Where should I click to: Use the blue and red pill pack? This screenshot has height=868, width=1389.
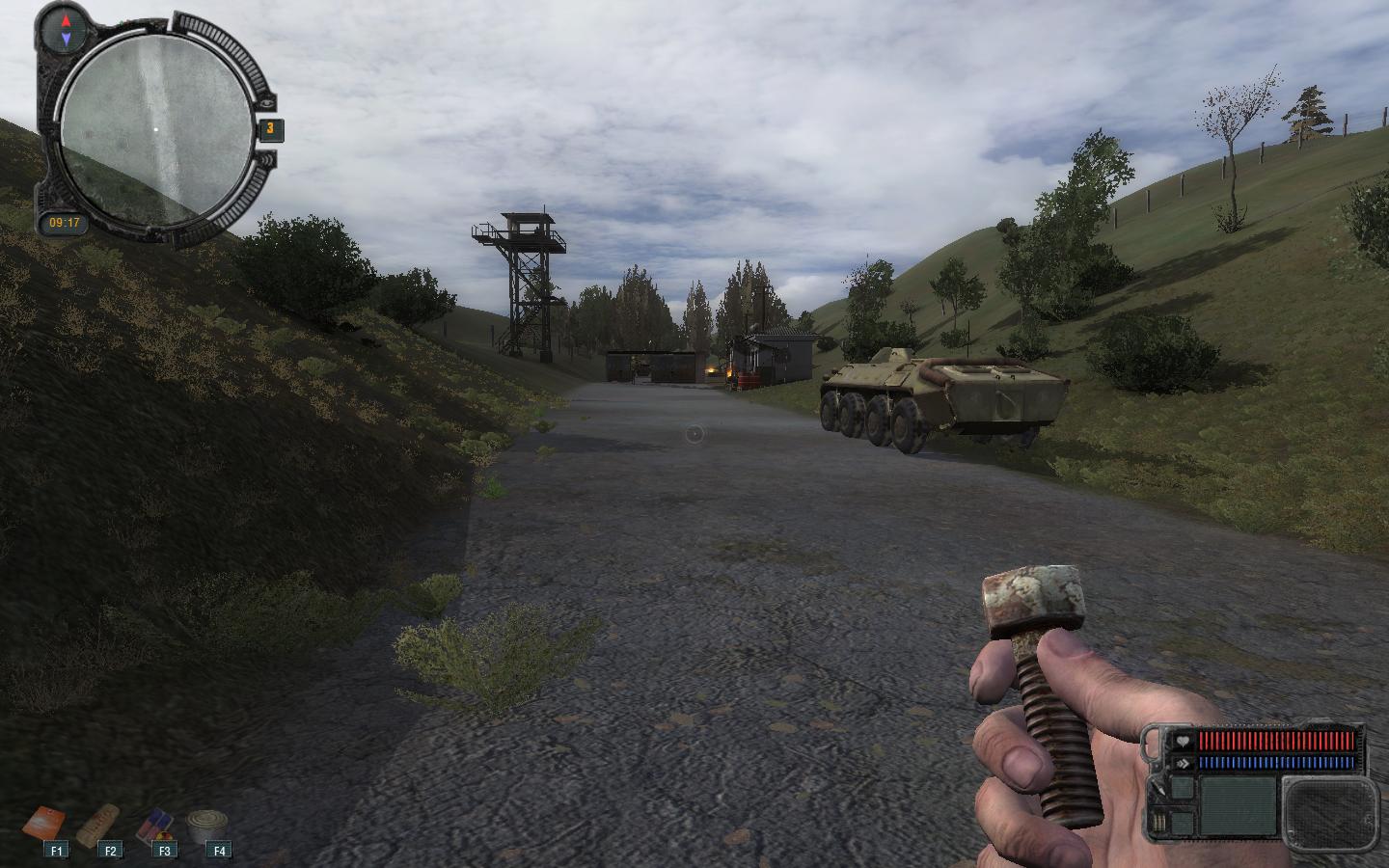click(154, 827)
